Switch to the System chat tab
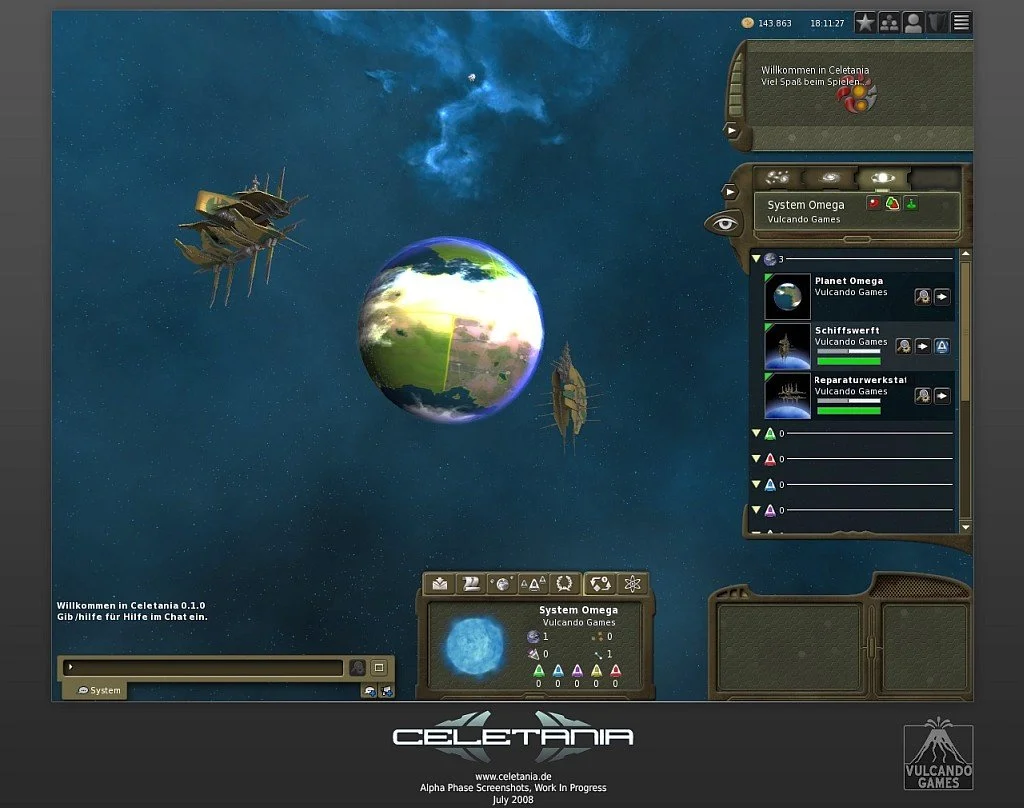This screenshot has width=1024, height=808. (x=99, y=690)
